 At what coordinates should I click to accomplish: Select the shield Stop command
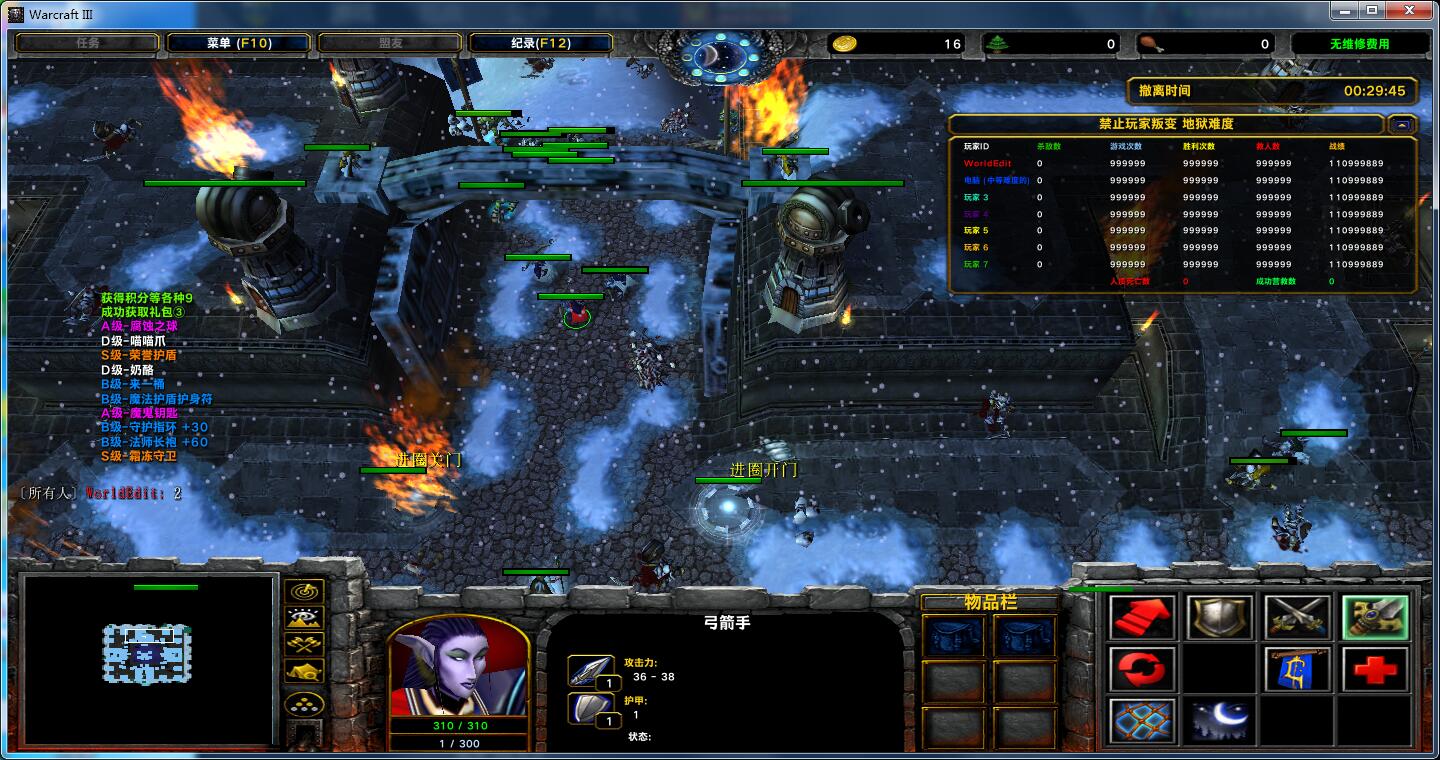[1219, 618]
